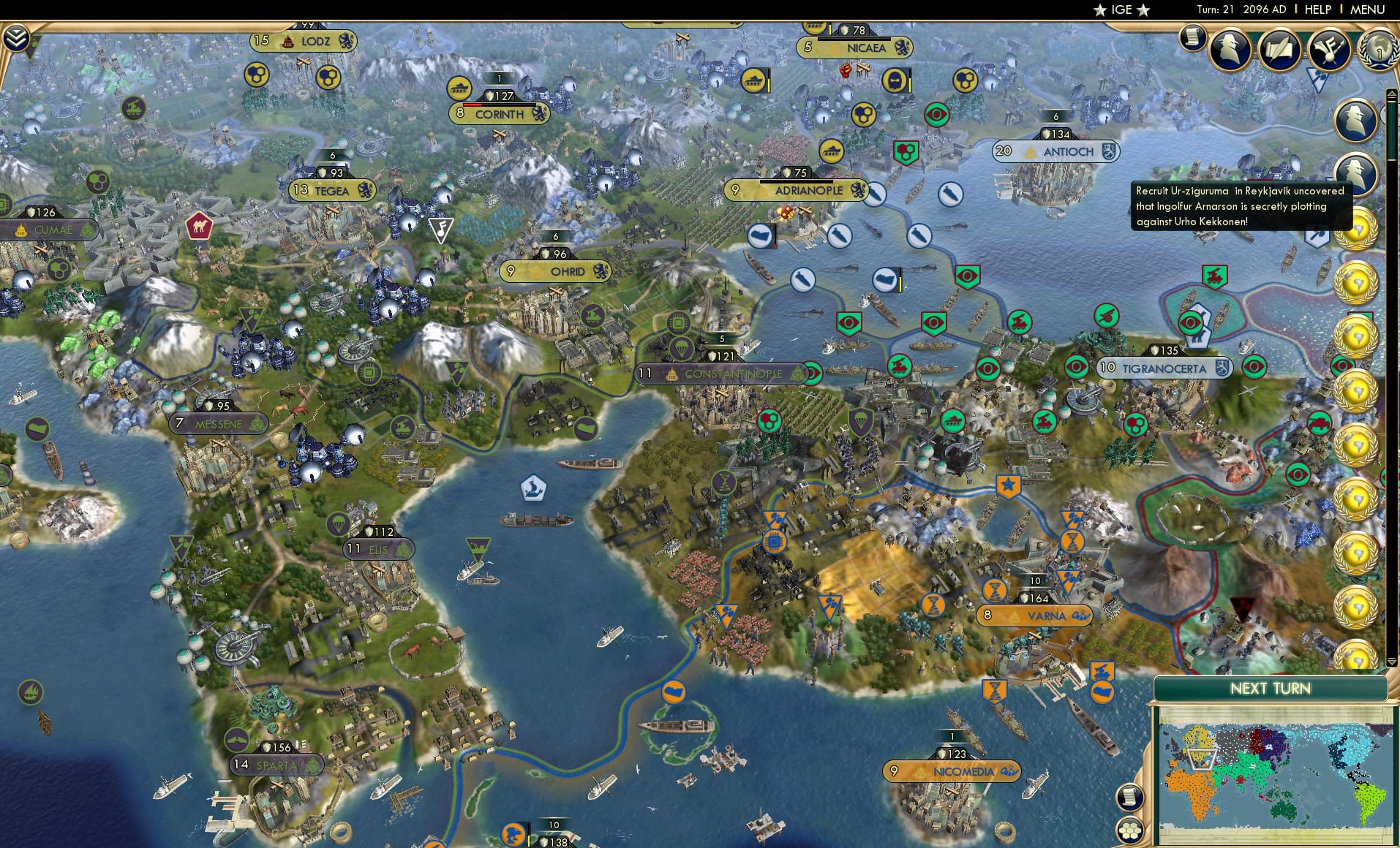Image resolution: width=1400 pixels, height=848 pixels.
Task: Open the Great Writer scroll-and-quill icon
Action: pos(1279,51)
